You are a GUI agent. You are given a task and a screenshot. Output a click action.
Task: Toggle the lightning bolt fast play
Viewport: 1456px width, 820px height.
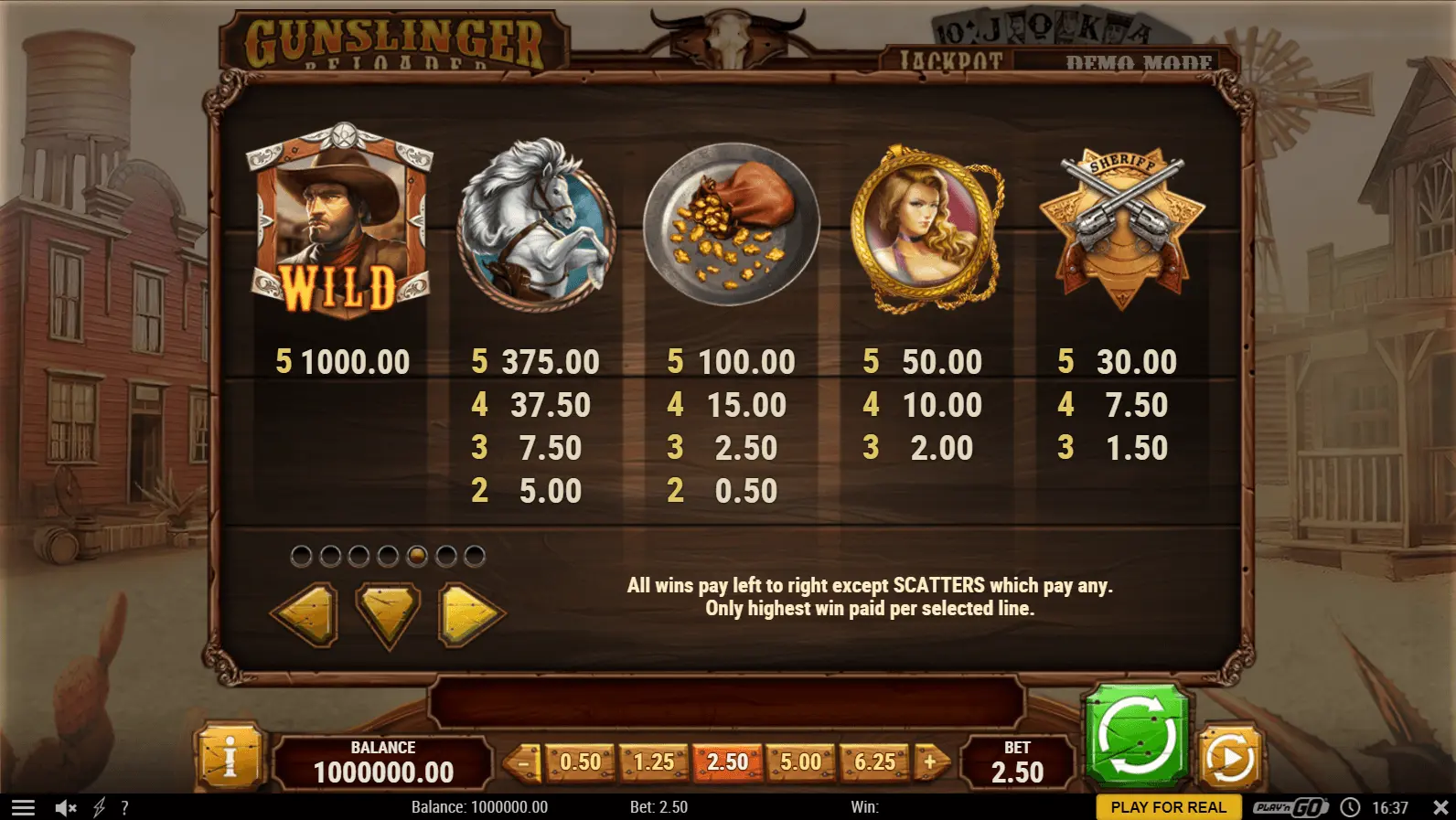[x=99, y=807]
